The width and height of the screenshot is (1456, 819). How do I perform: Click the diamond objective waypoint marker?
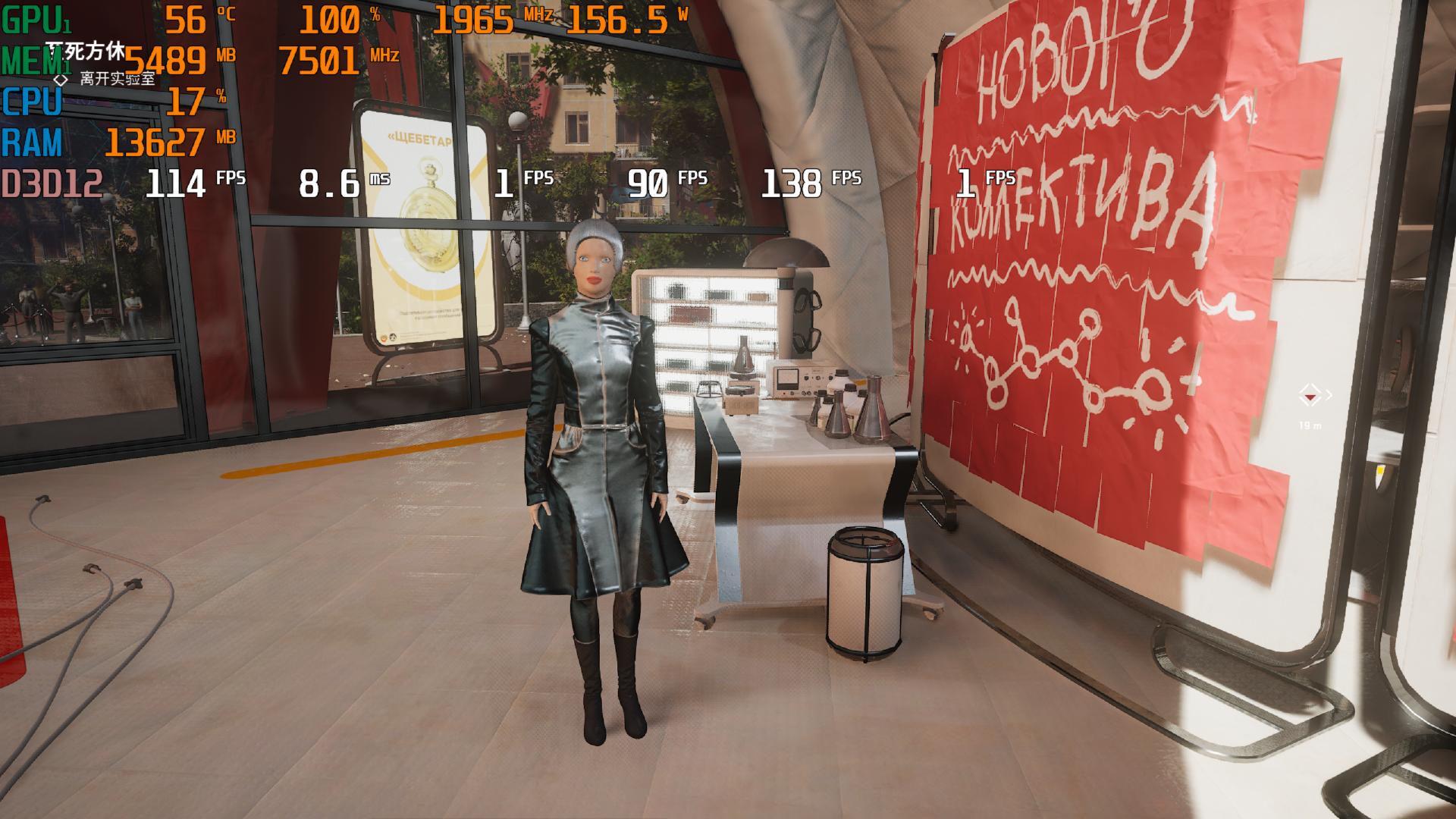click(1309, 395)
